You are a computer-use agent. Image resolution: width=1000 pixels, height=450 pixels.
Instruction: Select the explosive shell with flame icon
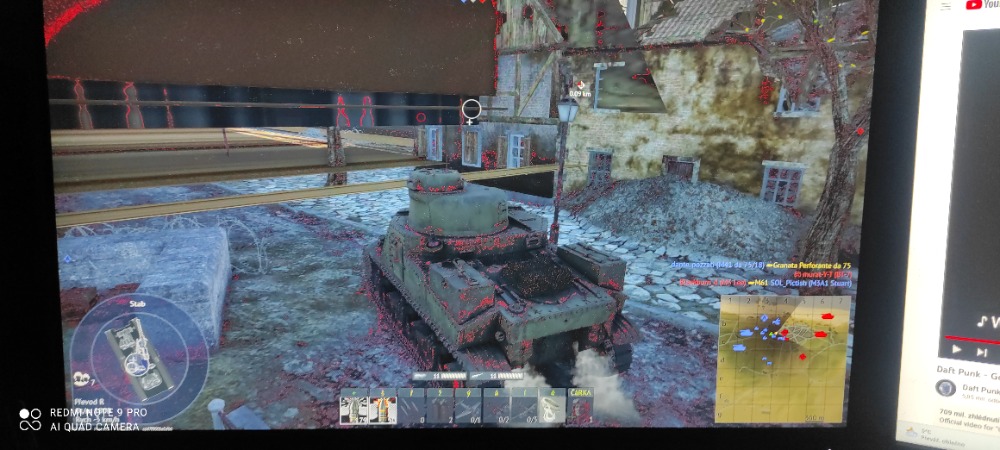click(x=382, y=408)
